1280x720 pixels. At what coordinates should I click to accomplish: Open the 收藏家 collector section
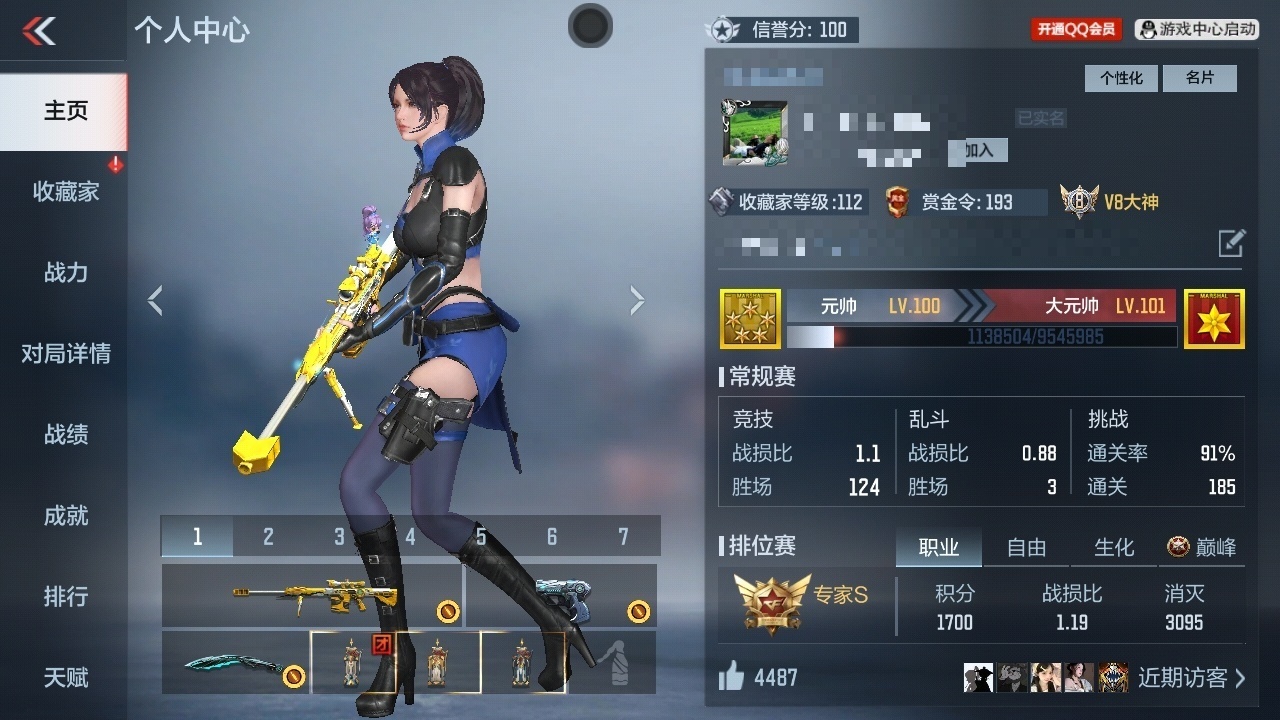[x=65, y=191]
